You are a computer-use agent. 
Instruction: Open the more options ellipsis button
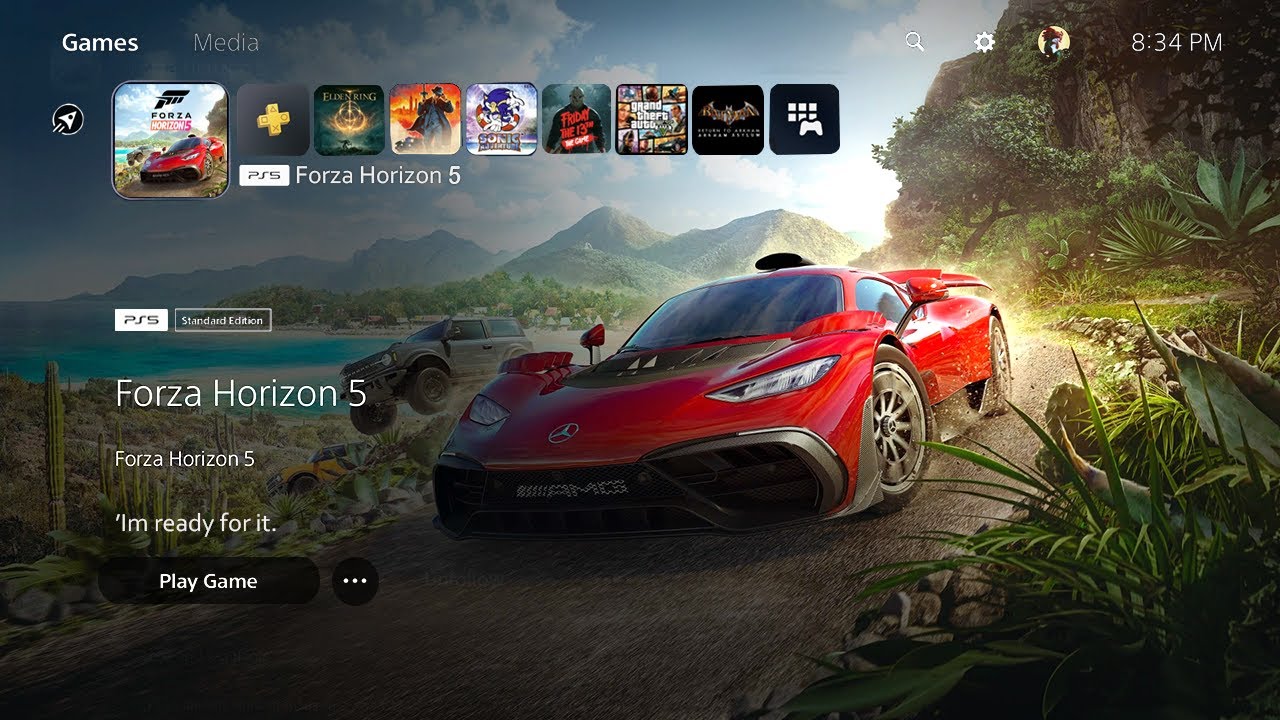355,581
